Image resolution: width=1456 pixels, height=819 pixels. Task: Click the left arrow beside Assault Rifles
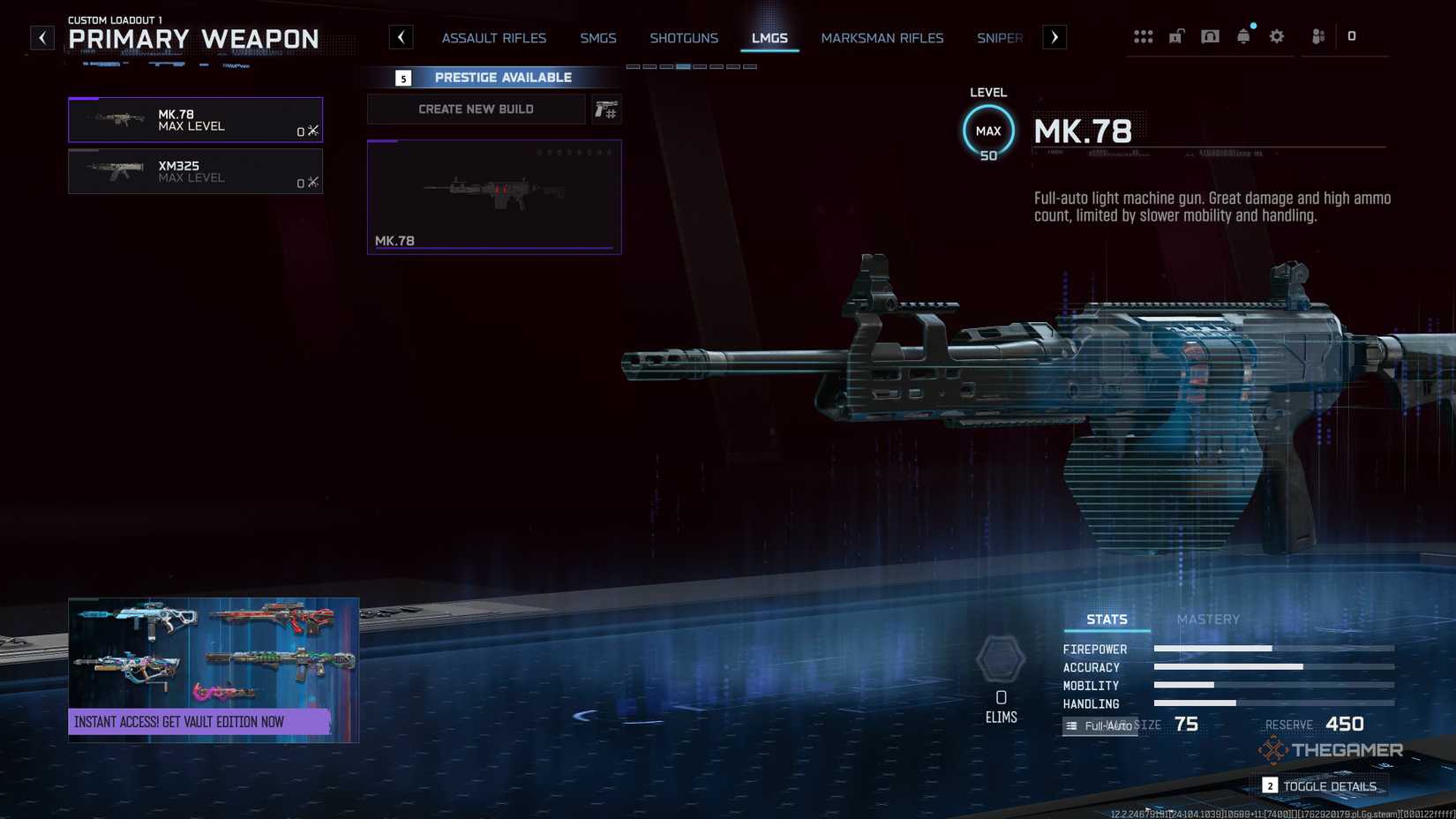coord(402,37)
